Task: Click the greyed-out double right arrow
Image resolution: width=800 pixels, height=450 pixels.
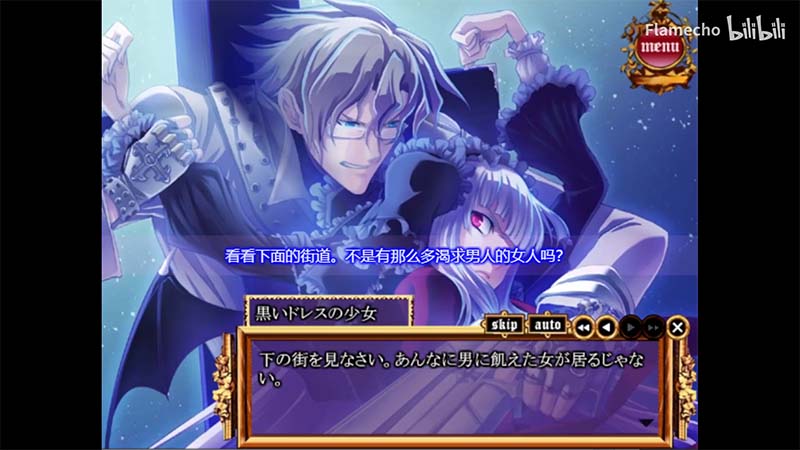Action: point(653,326)
